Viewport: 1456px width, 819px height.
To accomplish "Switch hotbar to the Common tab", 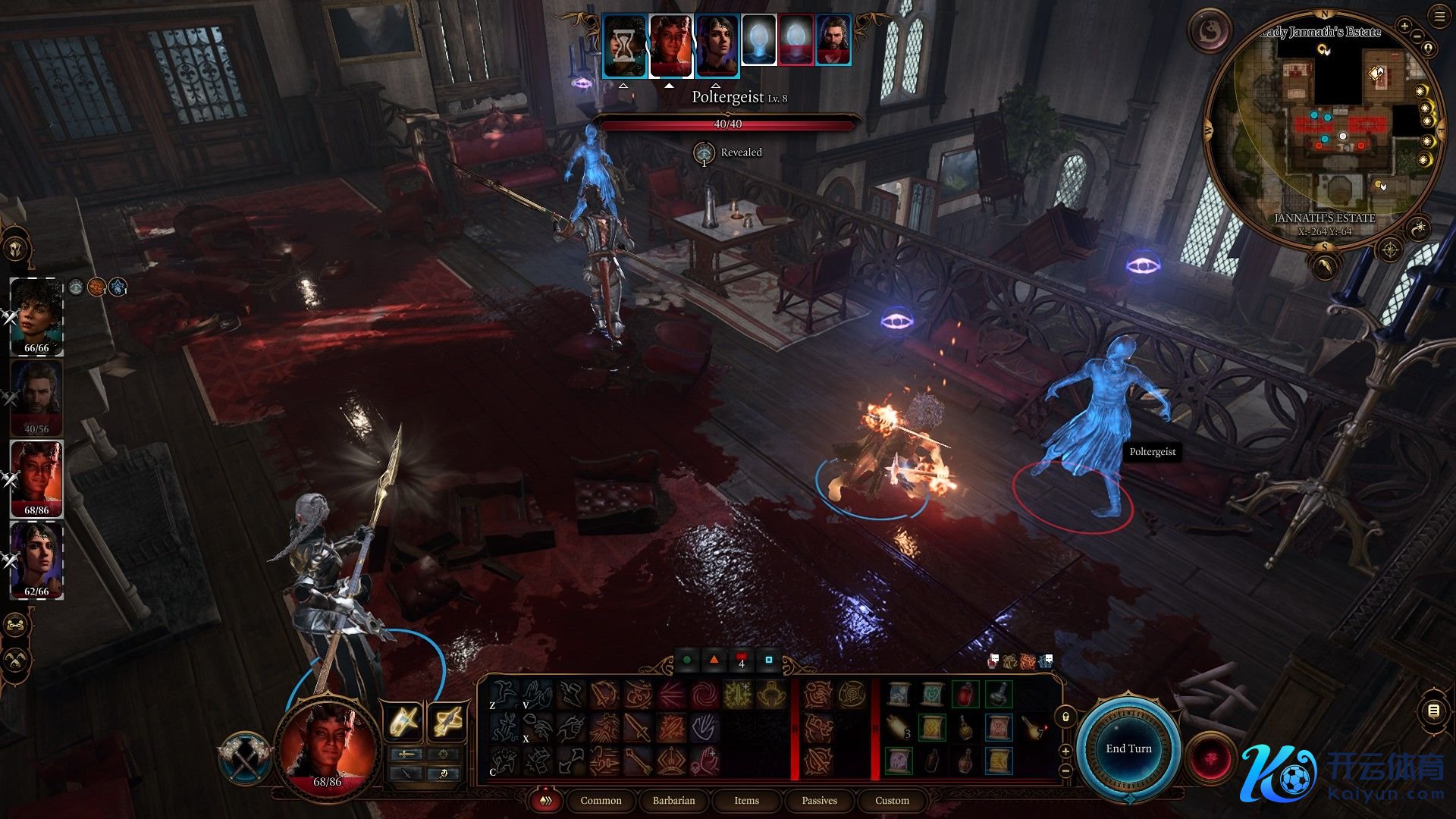I will [601, 801].
